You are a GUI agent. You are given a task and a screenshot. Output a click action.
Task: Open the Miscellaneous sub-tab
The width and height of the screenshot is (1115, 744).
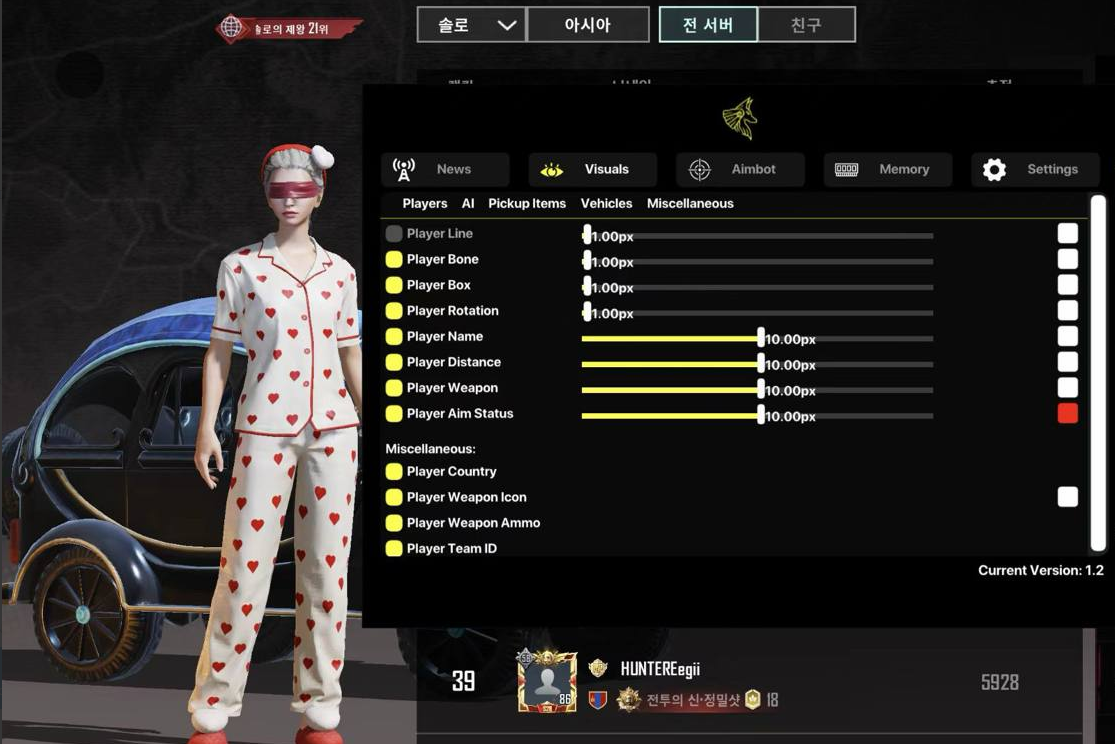click(x=690, y=203)
